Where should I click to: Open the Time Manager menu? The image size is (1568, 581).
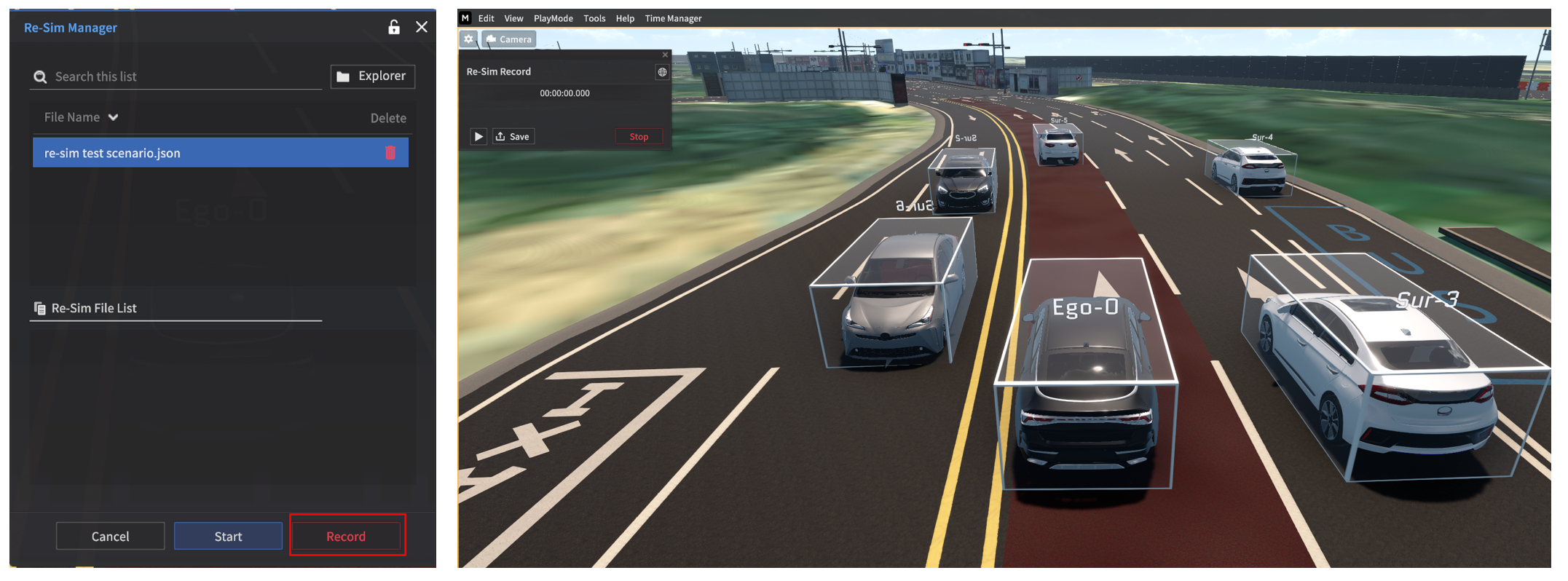tap(673, 18)
